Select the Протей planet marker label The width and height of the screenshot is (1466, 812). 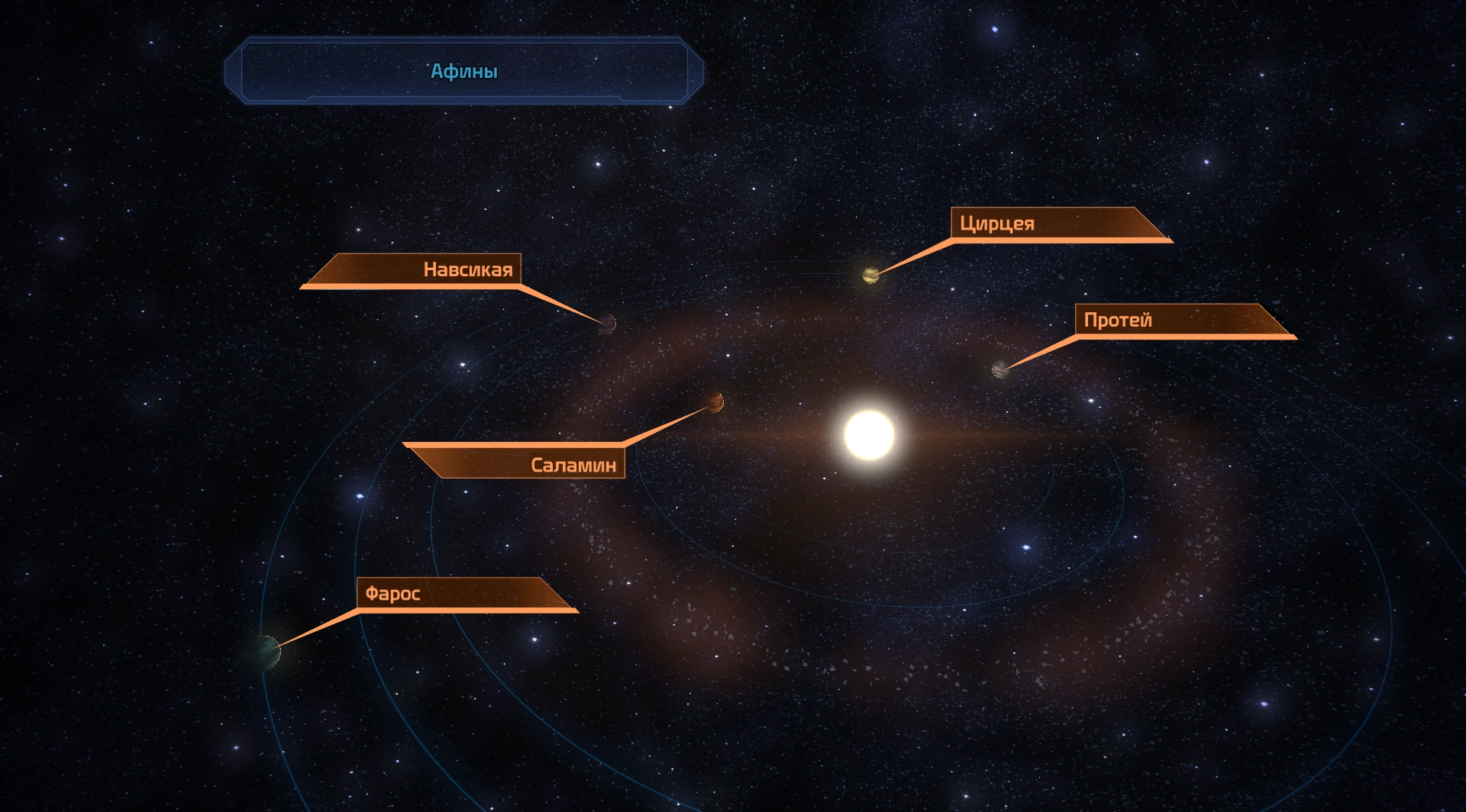(x=1118, y=321)
